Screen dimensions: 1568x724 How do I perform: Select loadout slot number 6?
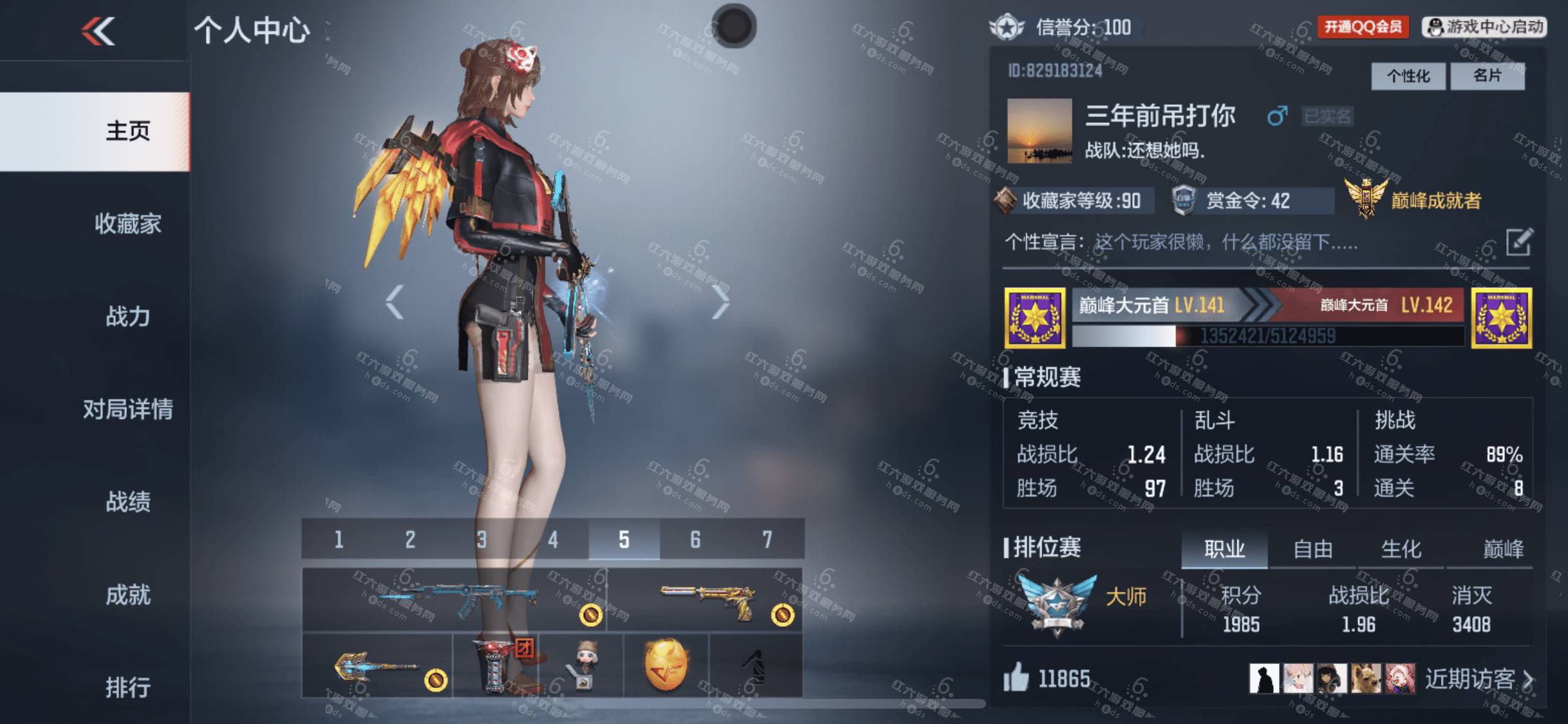click(695, 539)
